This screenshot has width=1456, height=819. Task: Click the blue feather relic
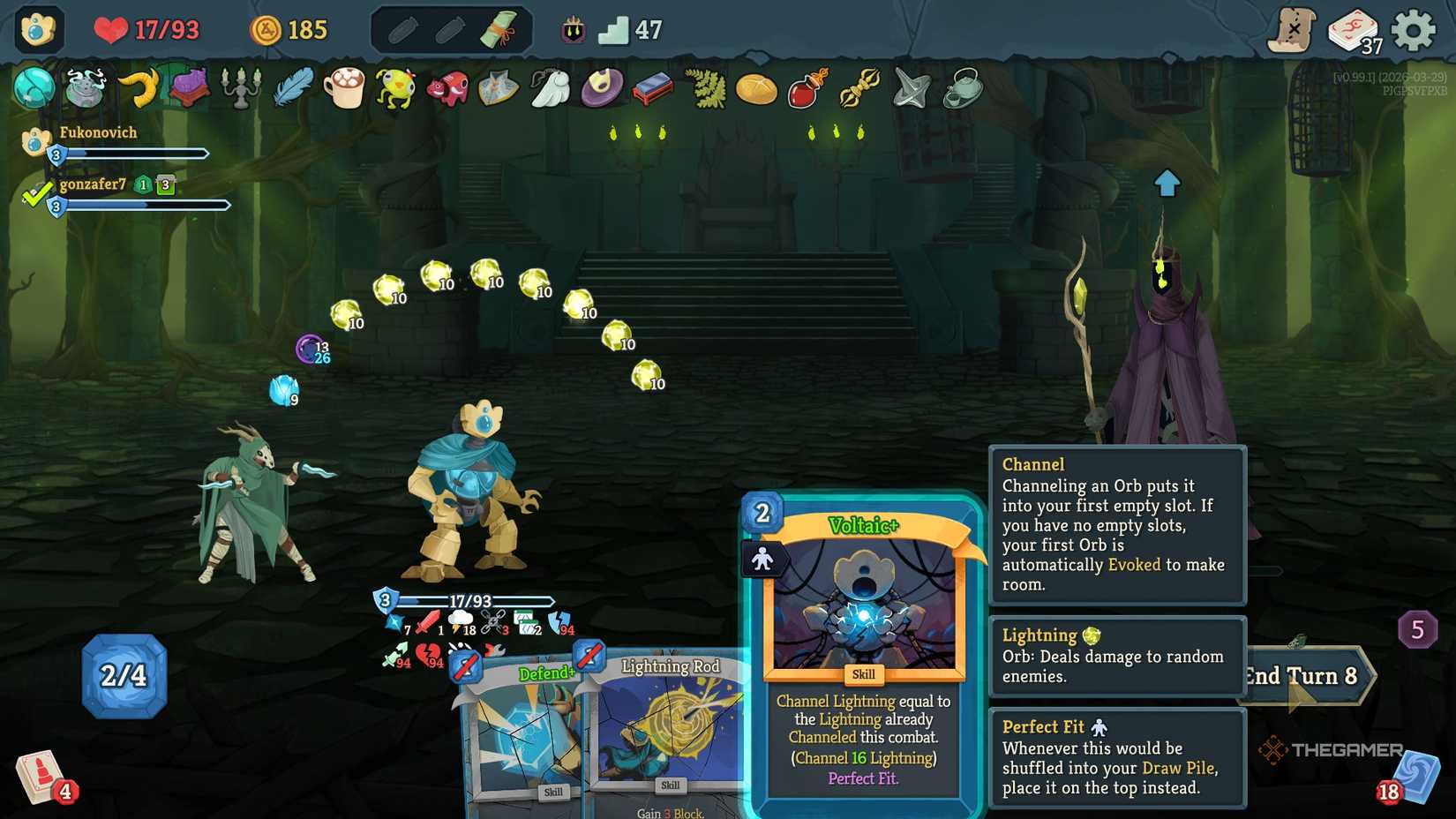coord(292,88)
